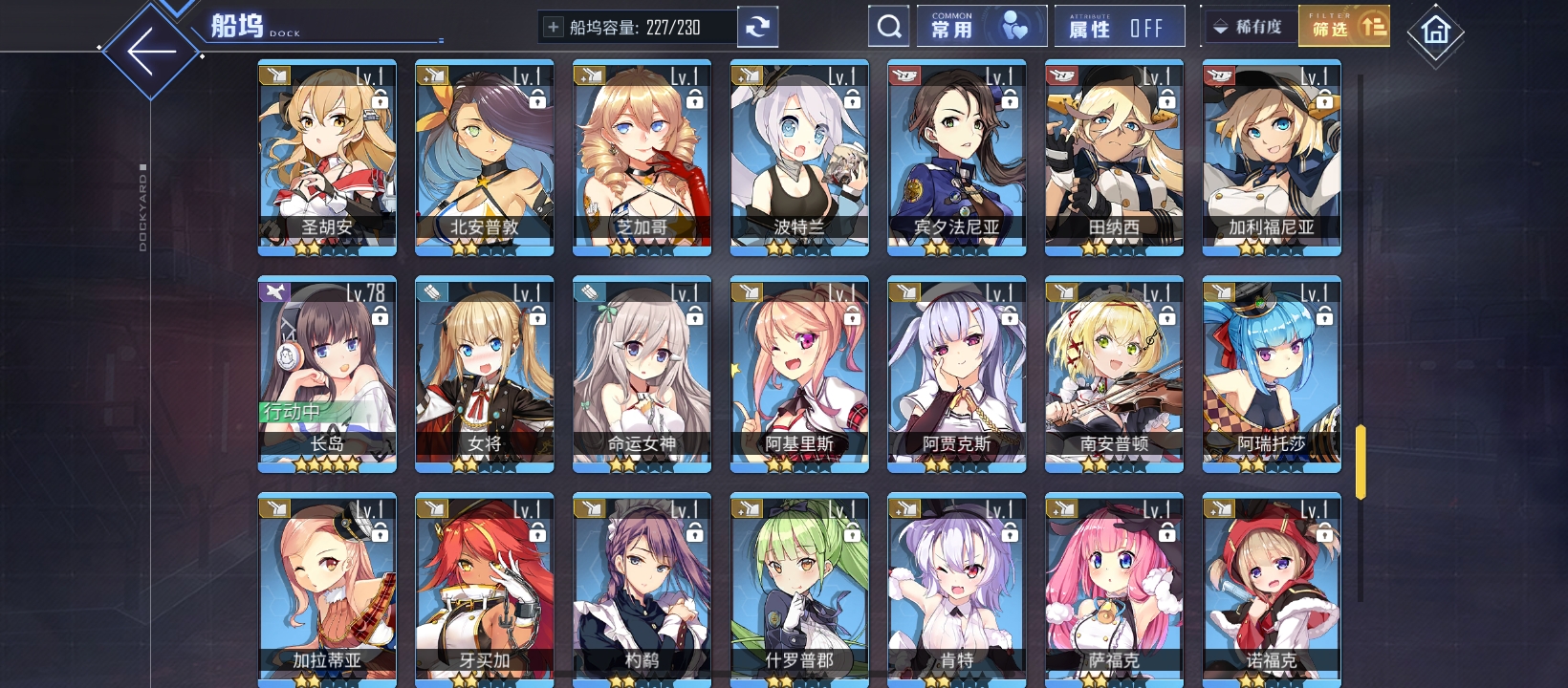Go back using the arrow button

tap(151, 52)
